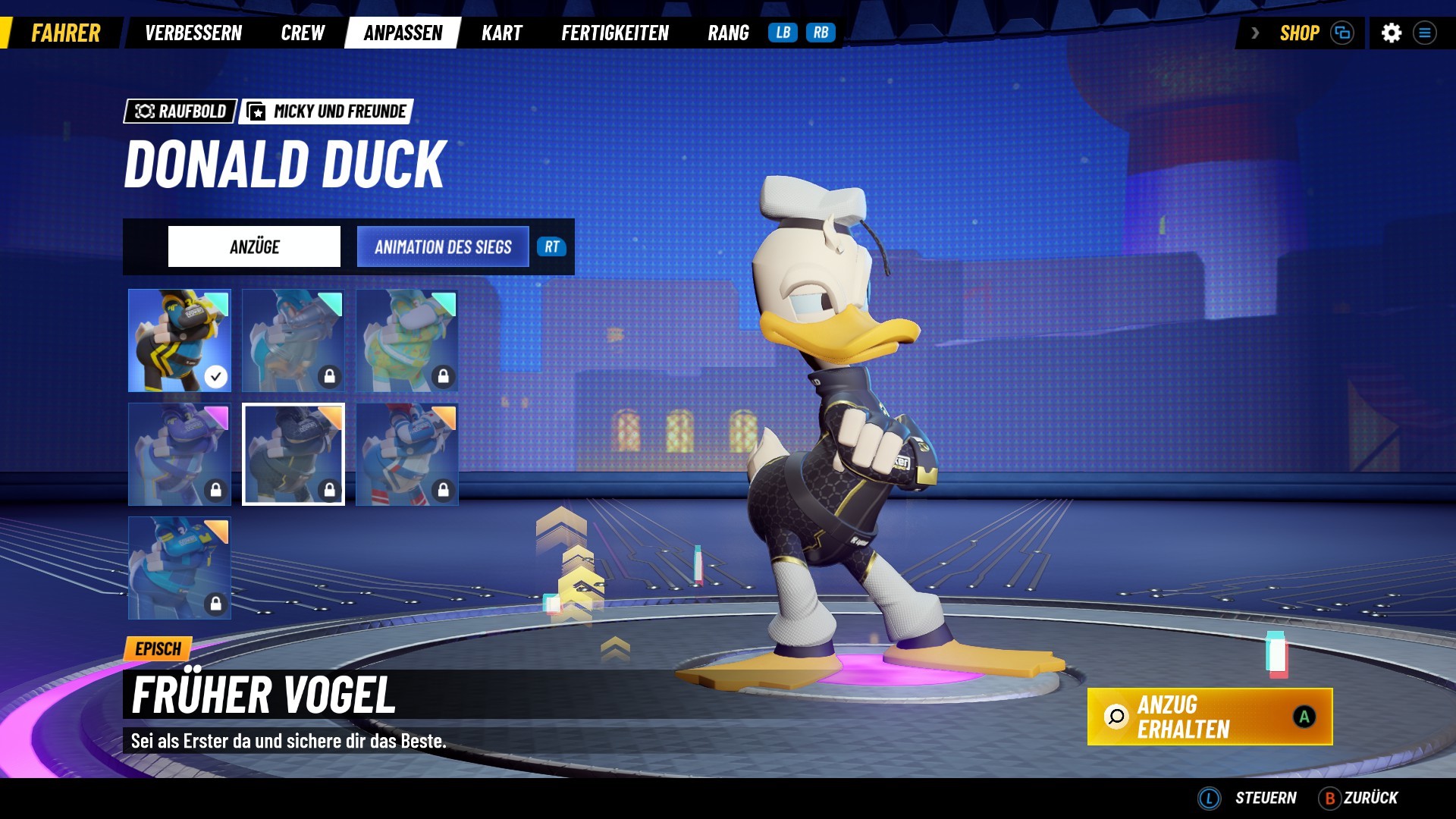This screenshot has width=1456, height=819.
Task: Switch to the Verbessern tab
Action: (193, 33)
